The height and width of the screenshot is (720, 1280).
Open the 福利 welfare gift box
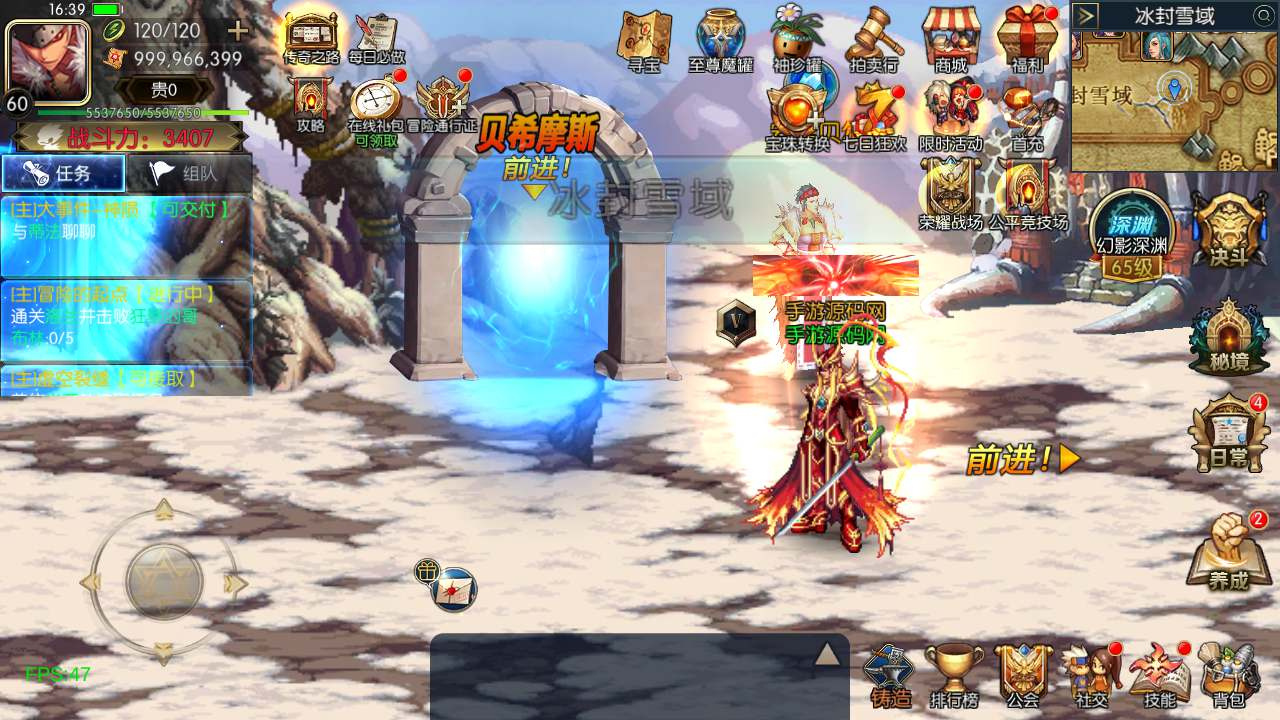click(1027, 40)
